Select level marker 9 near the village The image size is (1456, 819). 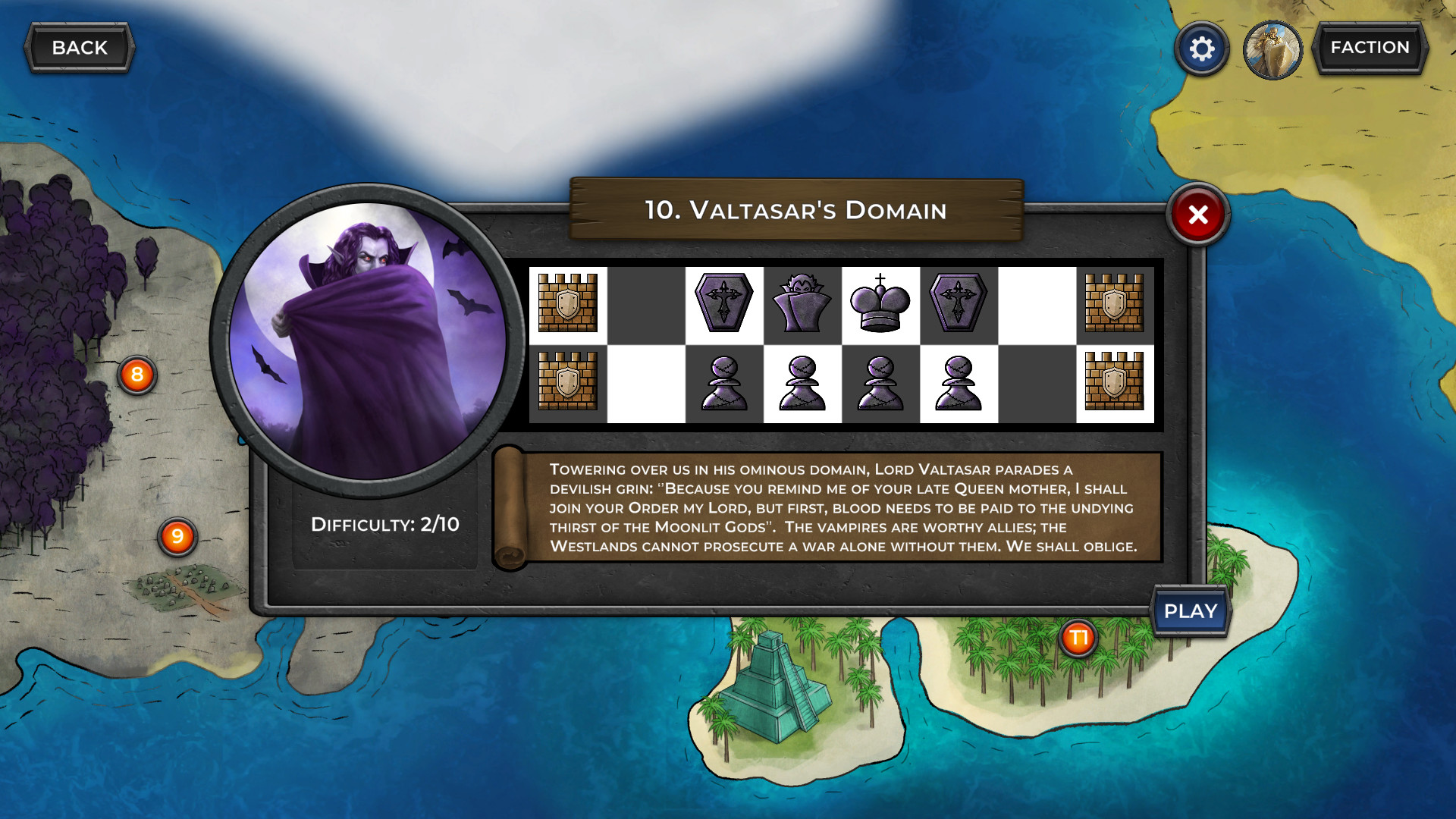pyautogui.click(x=177, y=536)
